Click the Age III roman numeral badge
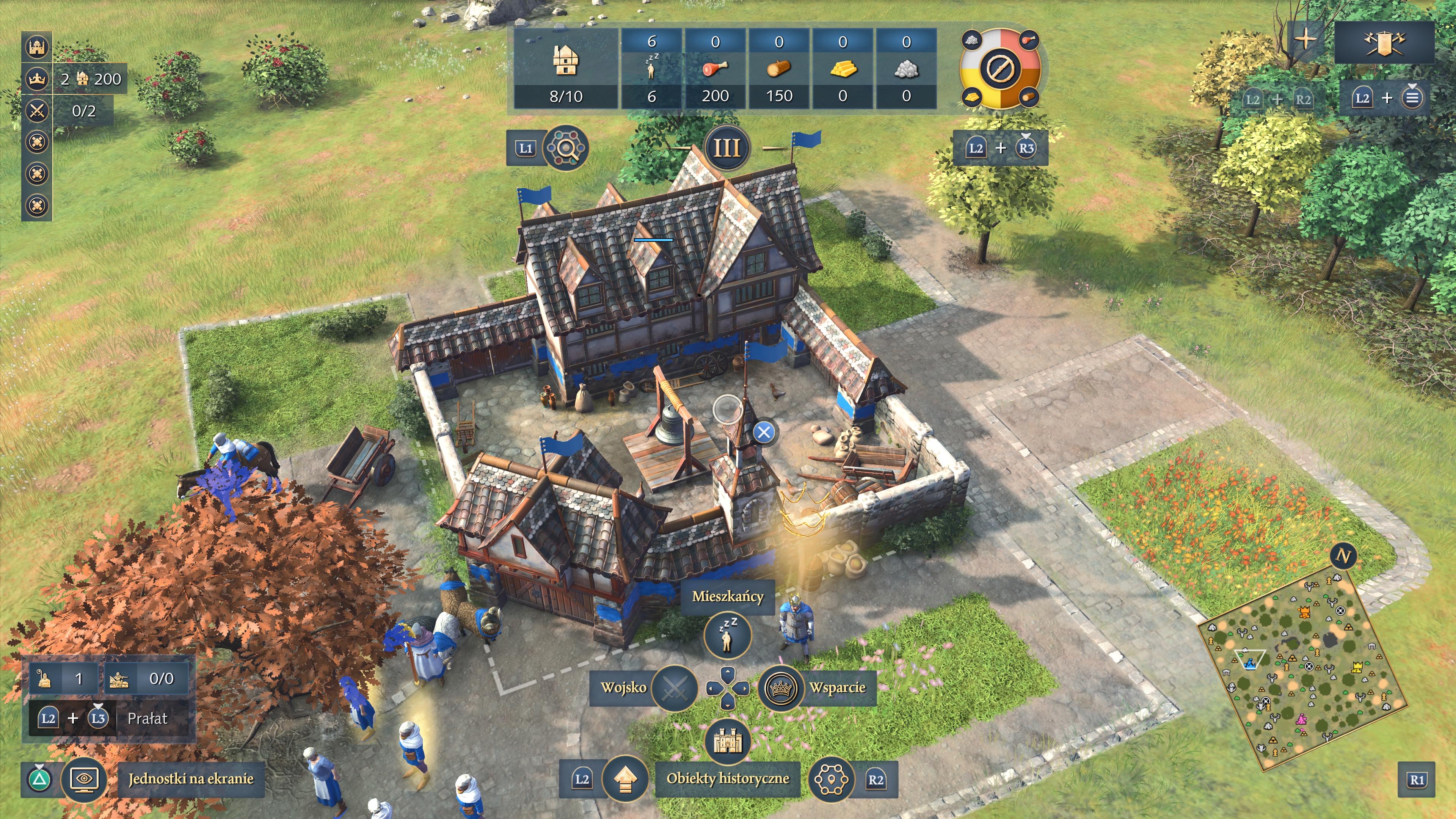Screen dimensions: 1456x819 (727, 148)
